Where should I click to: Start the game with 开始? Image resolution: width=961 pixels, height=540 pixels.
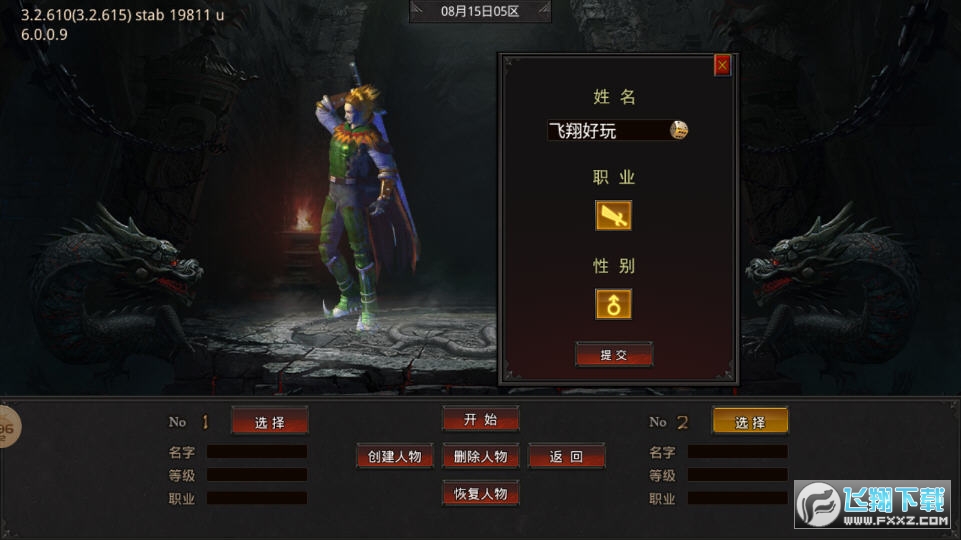[x=480, y=419]
